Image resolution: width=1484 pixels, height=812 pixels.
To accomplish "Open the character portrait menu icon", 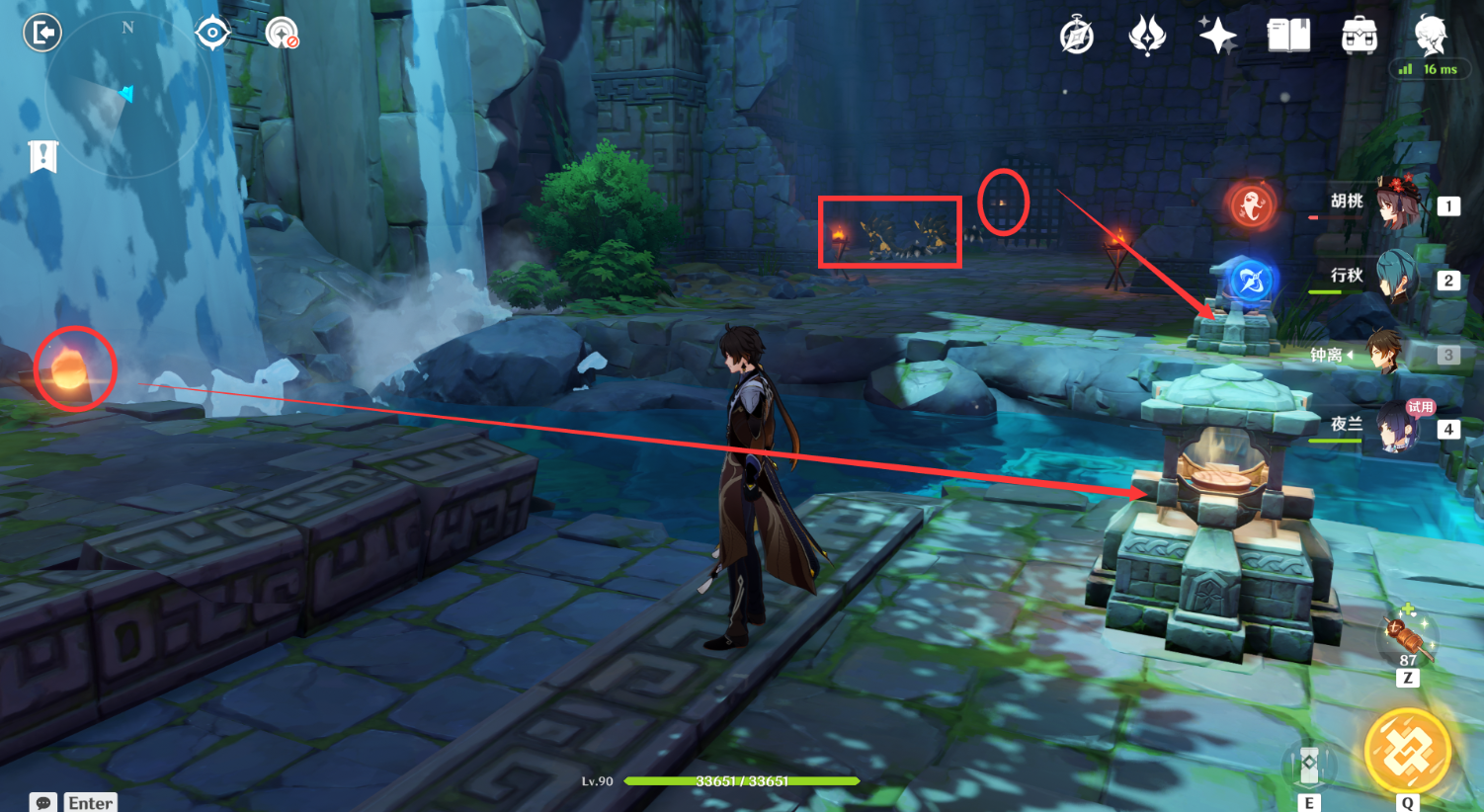I will point(1430,37).
